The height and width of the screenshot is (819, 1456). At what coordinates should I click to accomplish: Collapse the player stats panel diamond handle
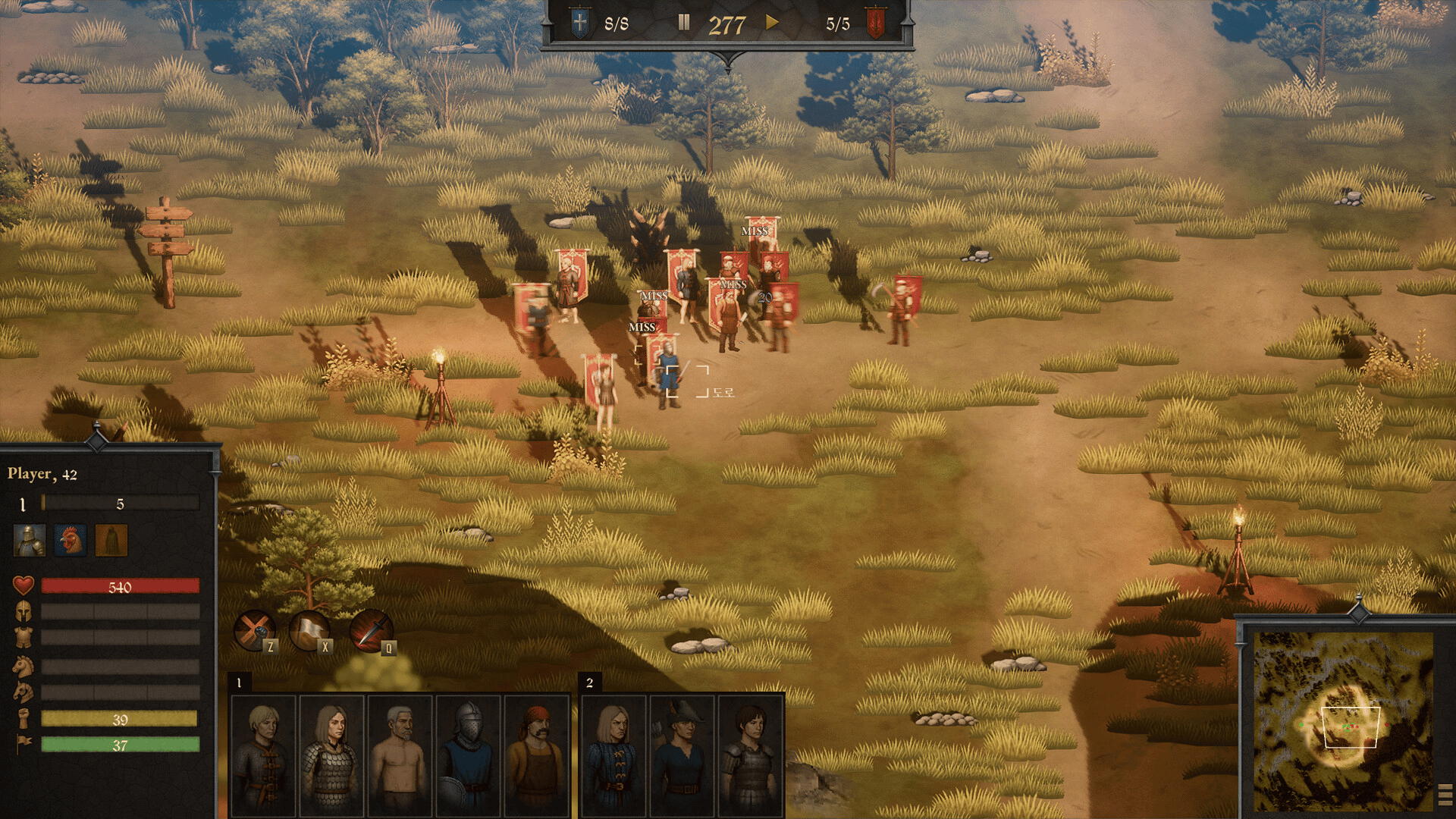point(97,438)
